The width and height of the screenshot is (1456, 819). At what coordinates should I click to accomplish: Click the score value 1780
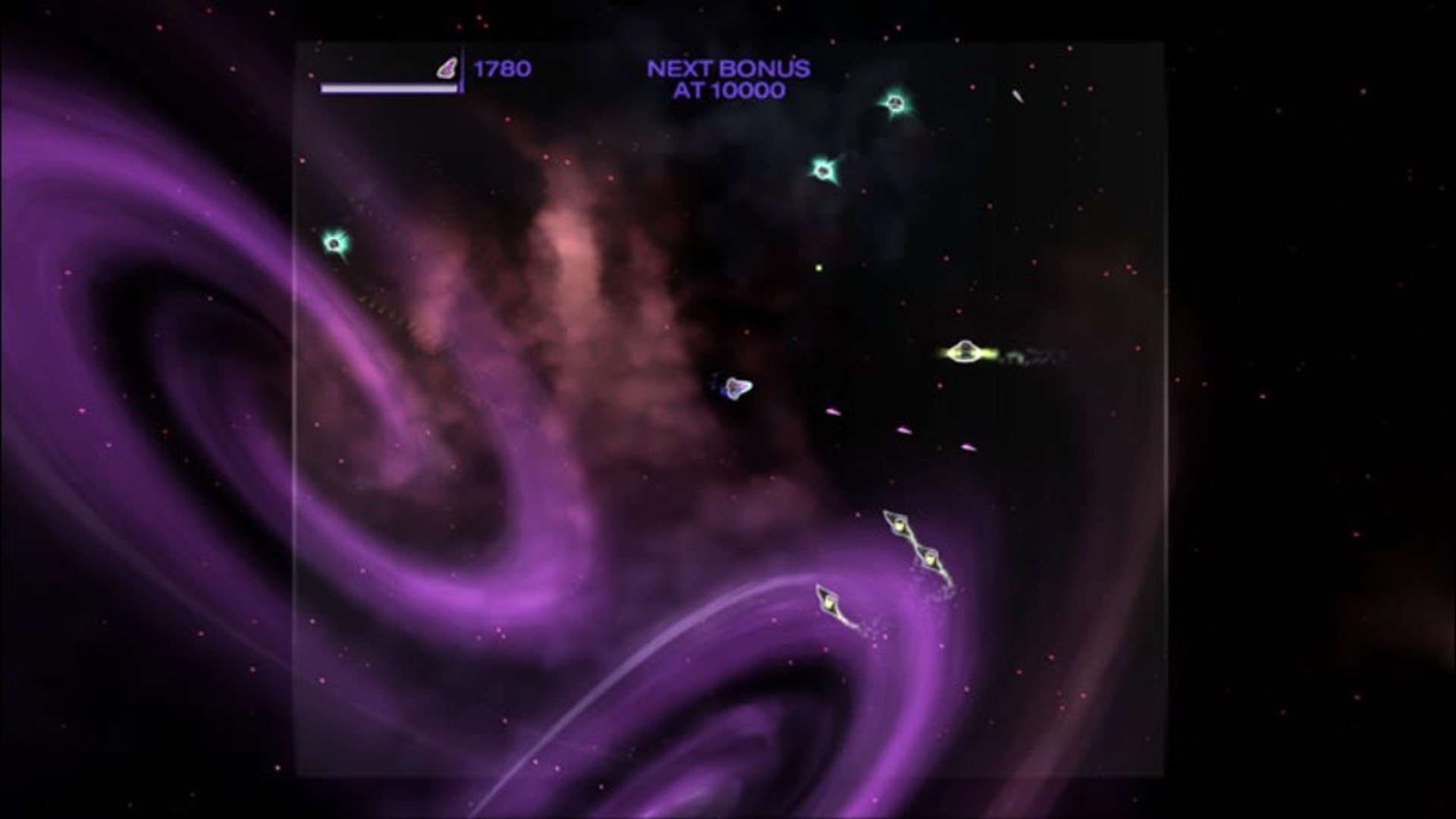tap(502, 68)
